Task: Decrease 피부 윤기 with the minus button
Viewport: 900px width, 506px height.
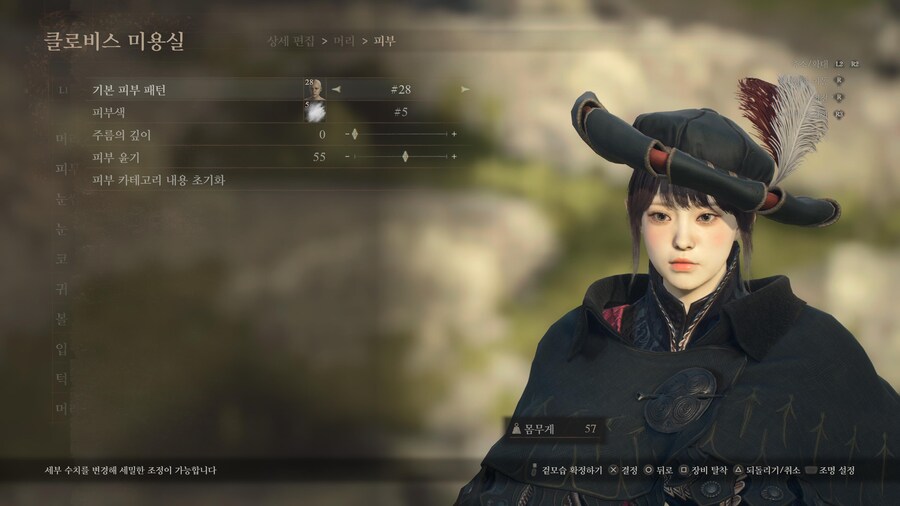Action: pyautogui.click(x=346, y=157)
